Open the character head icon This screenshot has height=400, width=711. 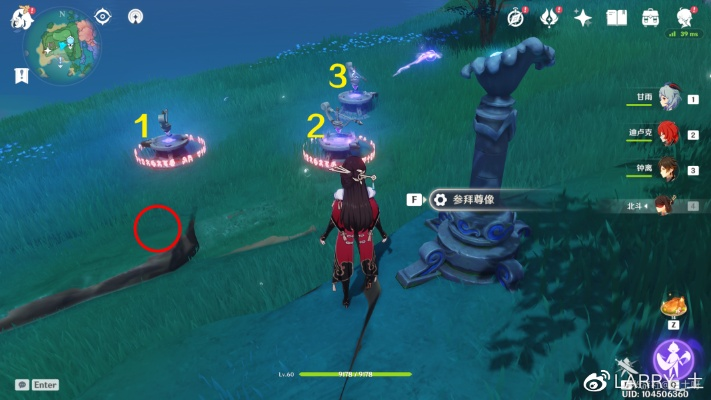(685, 17)
